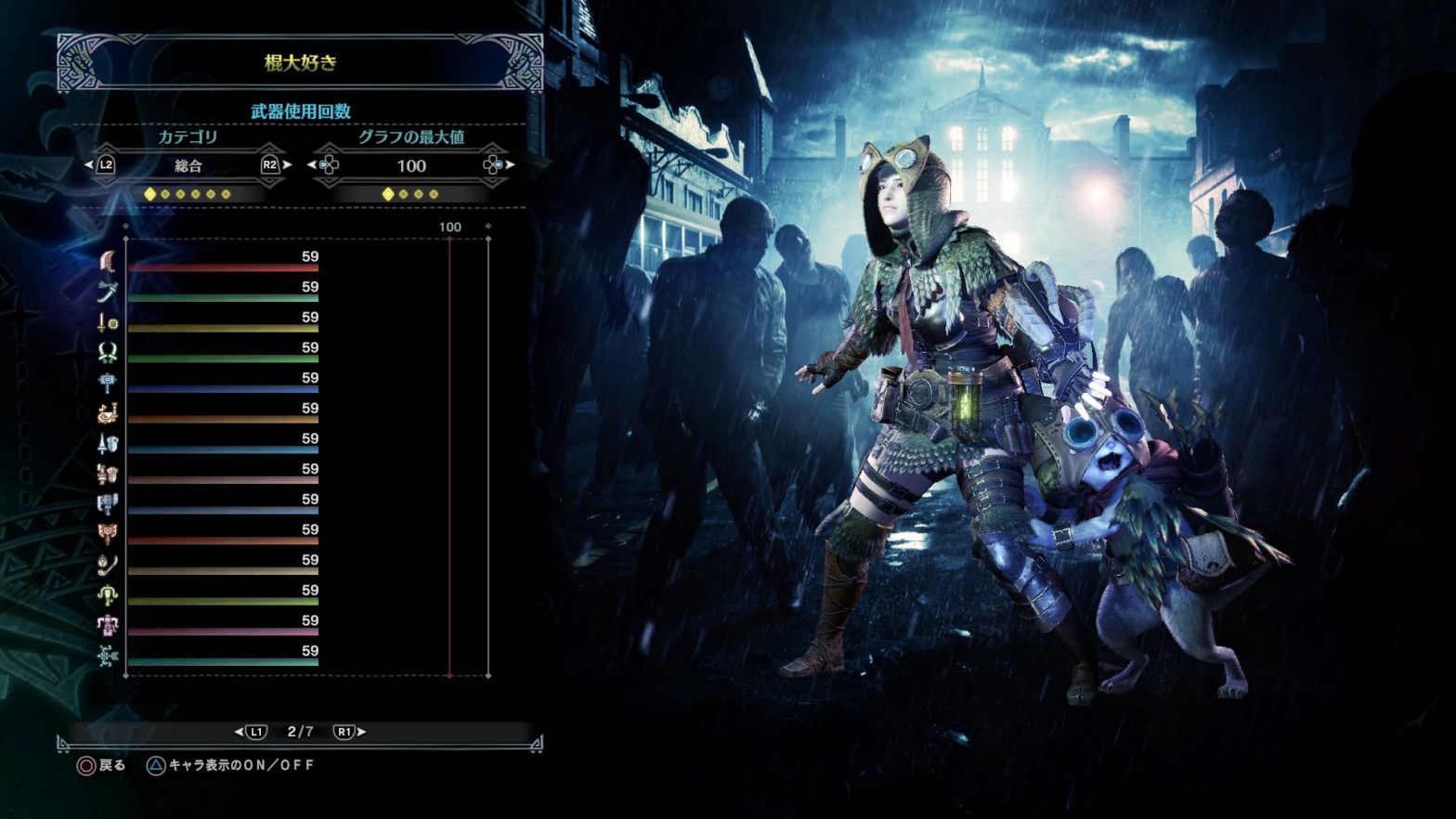Viewport: 1456px width, 819px height.
Task: Click the graph maximum value 100
Action: coord(411,166)
